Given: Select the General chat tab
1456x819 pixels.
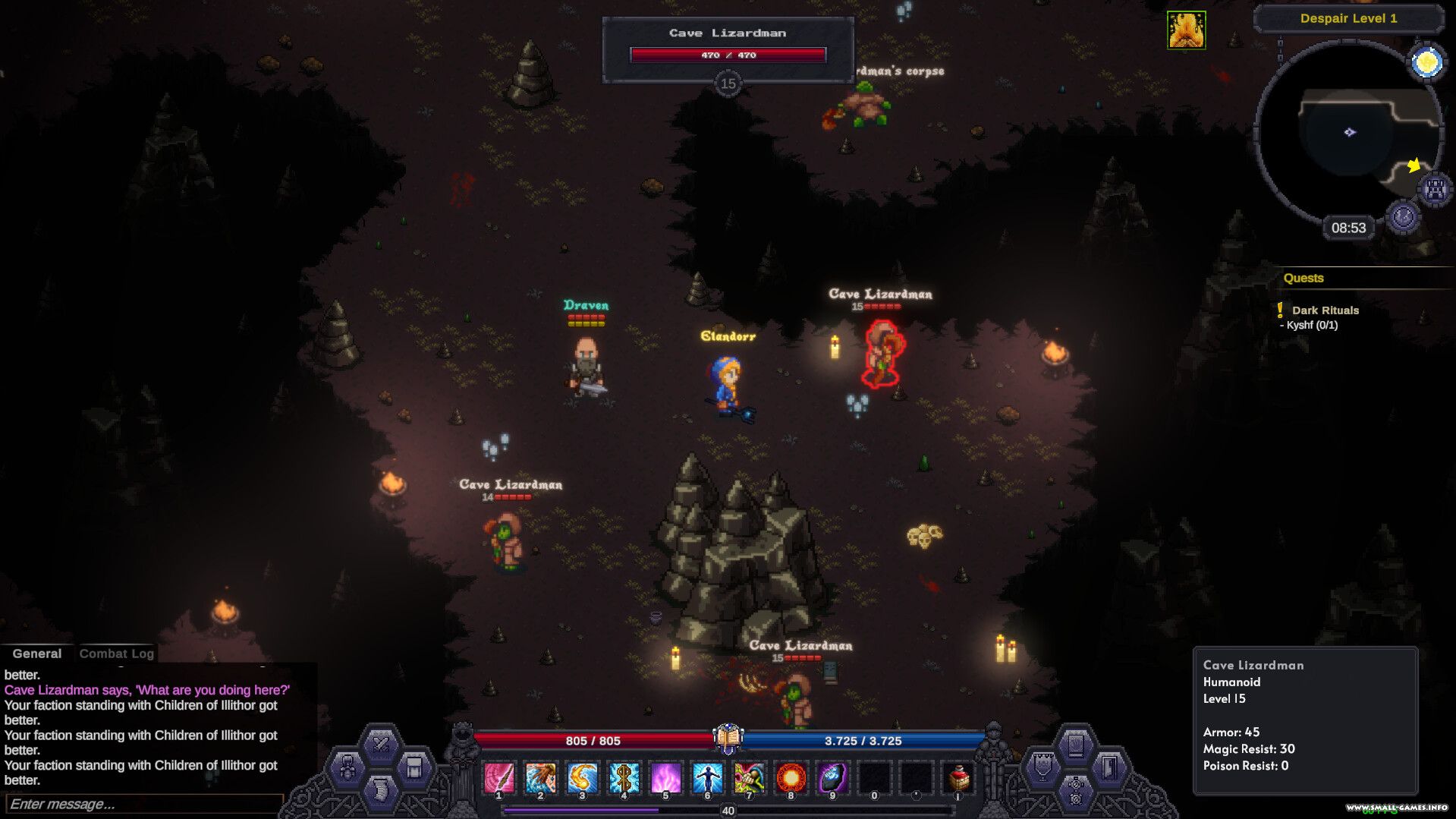Looking at the screenshot, I should coord(36,654).
